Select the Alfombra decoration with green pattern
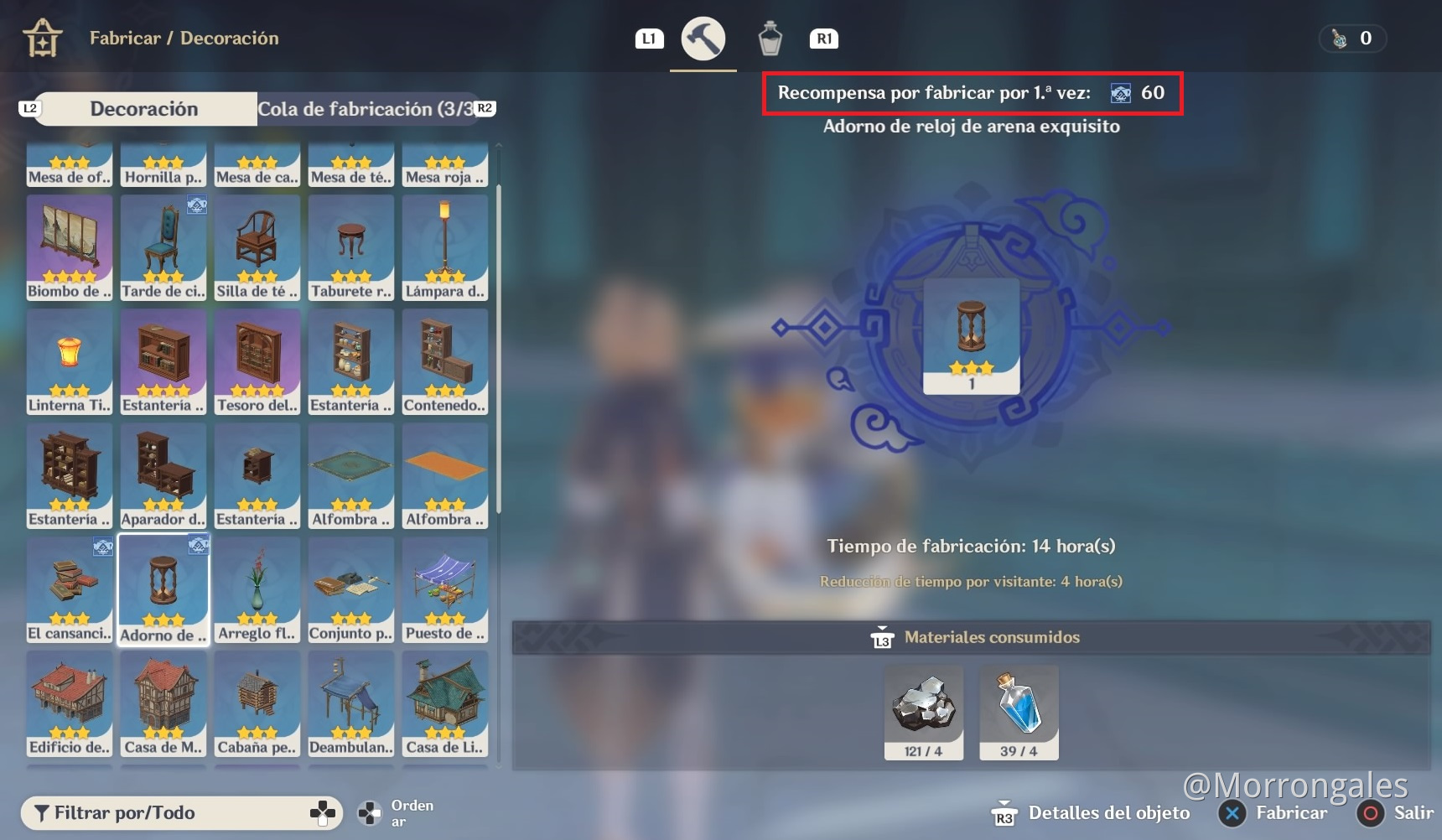This screenshot has height=840, width=1442. pyautogui.click(x=351, y=476)
